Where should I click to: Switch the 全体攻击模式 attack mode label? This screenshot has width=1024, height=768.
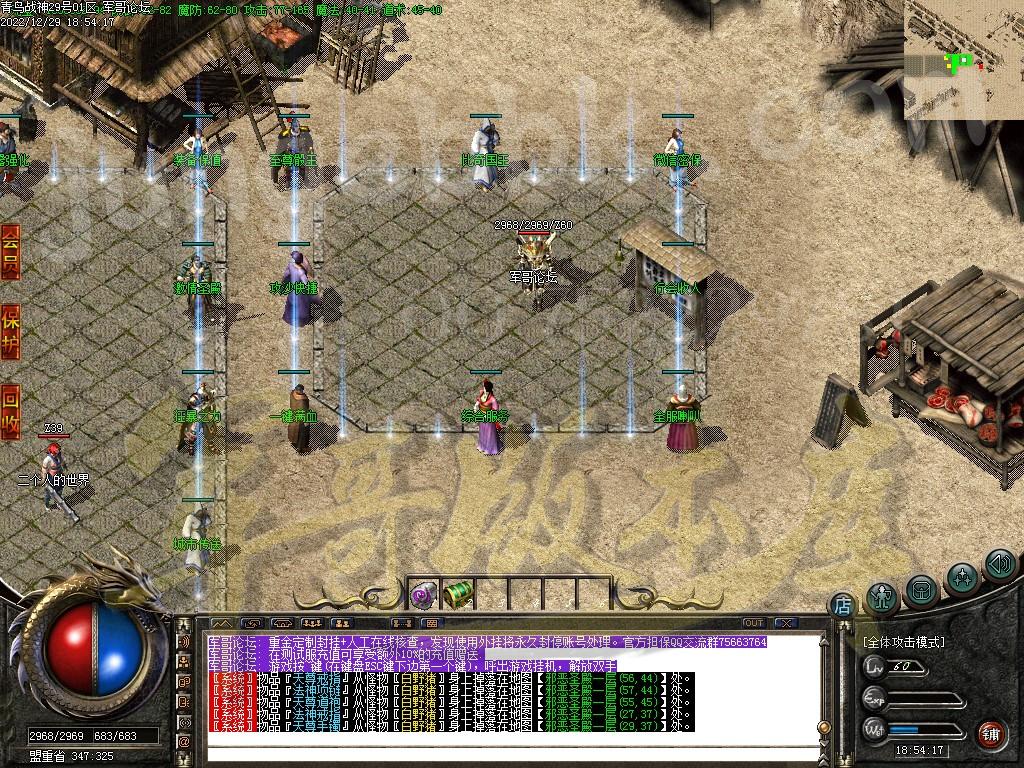[x=903, y=642]
